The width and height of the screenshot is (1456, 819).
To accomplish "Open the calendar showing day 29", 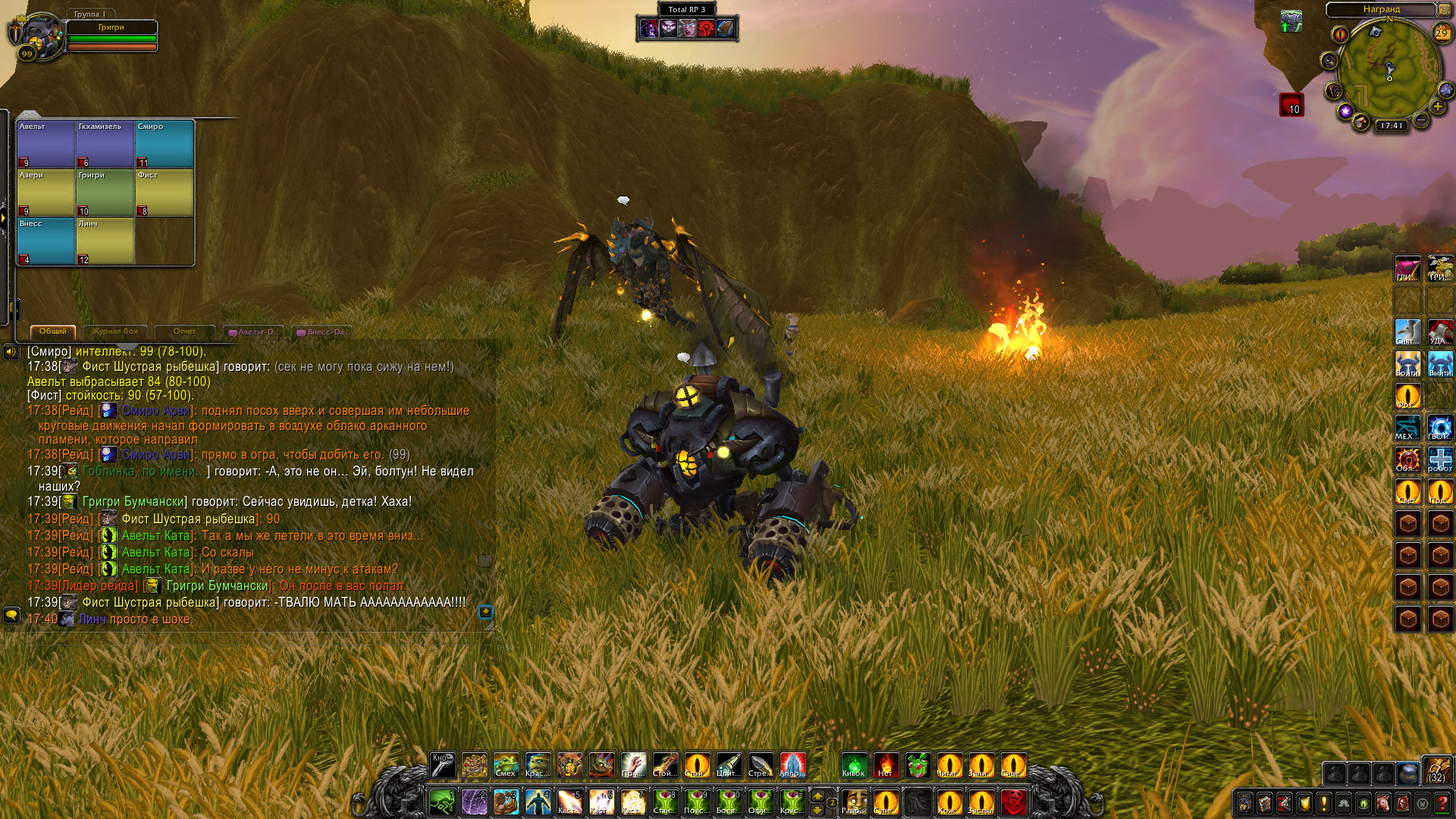I will tap(1442, 33).
